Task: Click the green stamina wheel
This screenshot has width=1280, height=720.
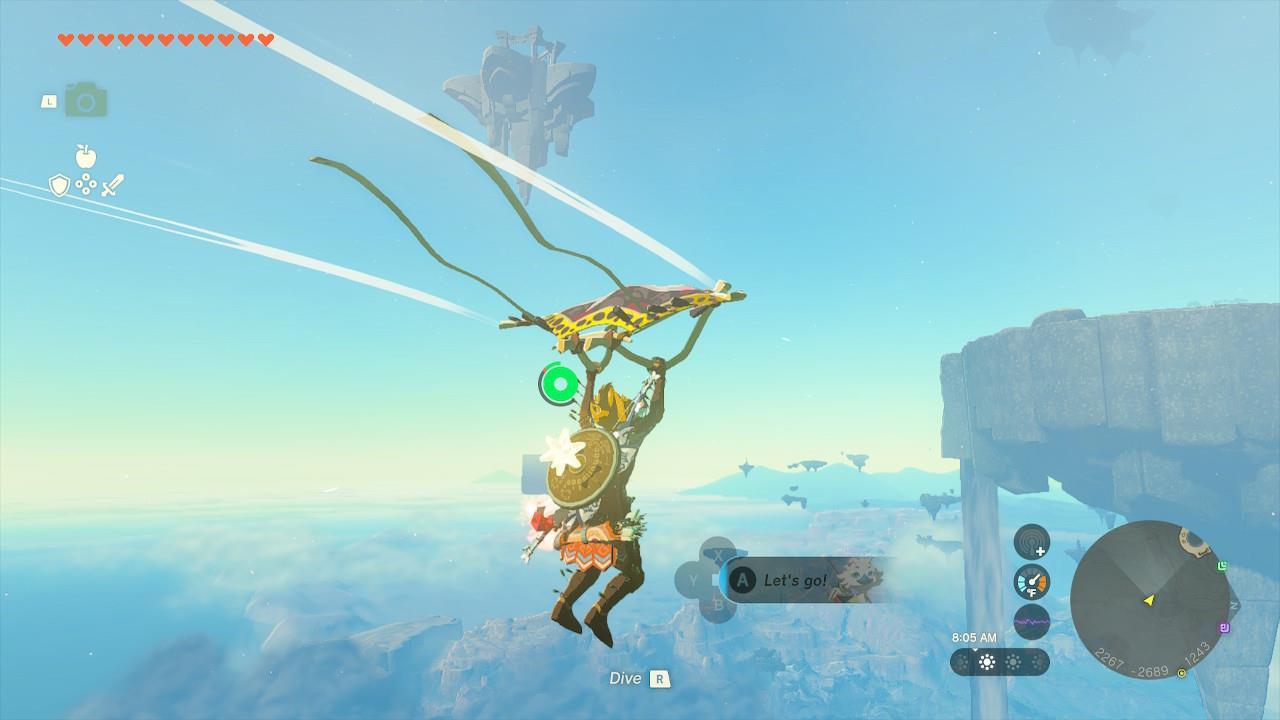Action: [559, 383]
